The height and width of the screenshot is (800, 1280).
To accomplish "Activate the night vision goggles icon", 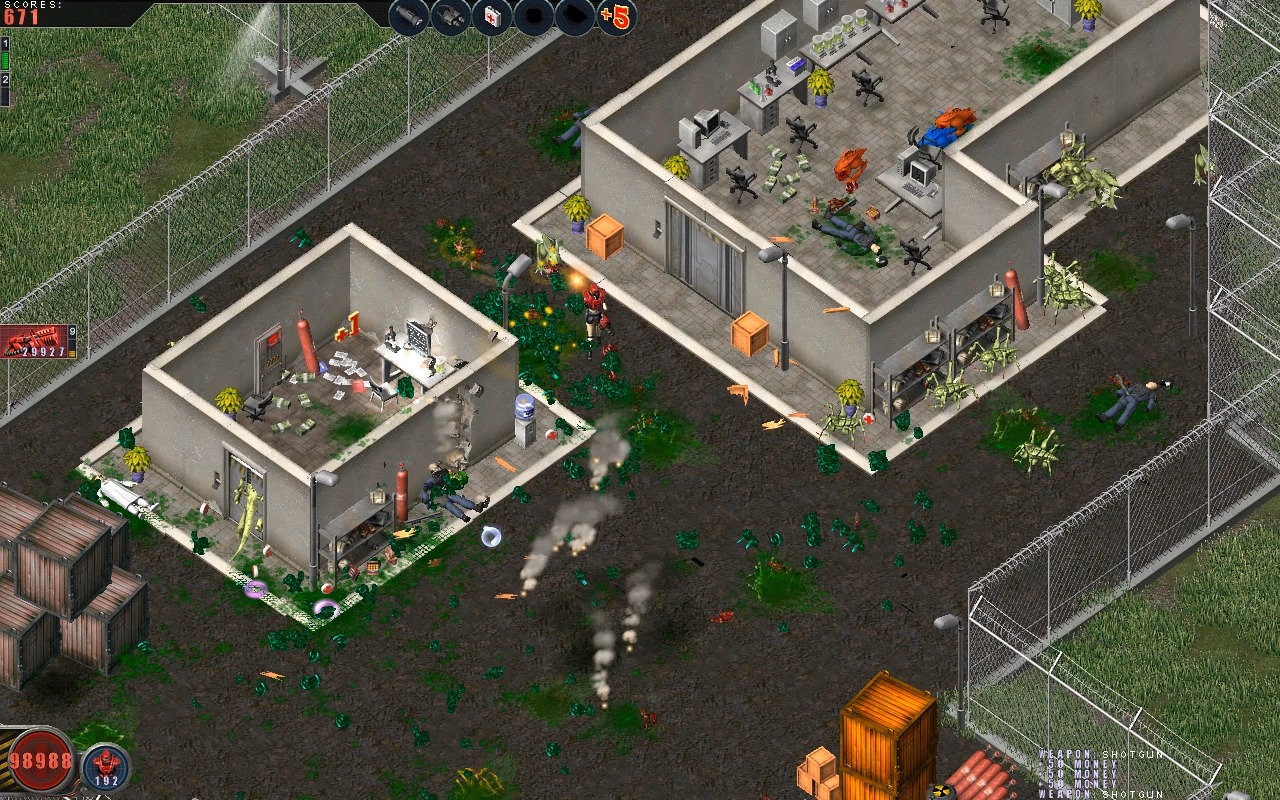I will [x=450, y=16].
